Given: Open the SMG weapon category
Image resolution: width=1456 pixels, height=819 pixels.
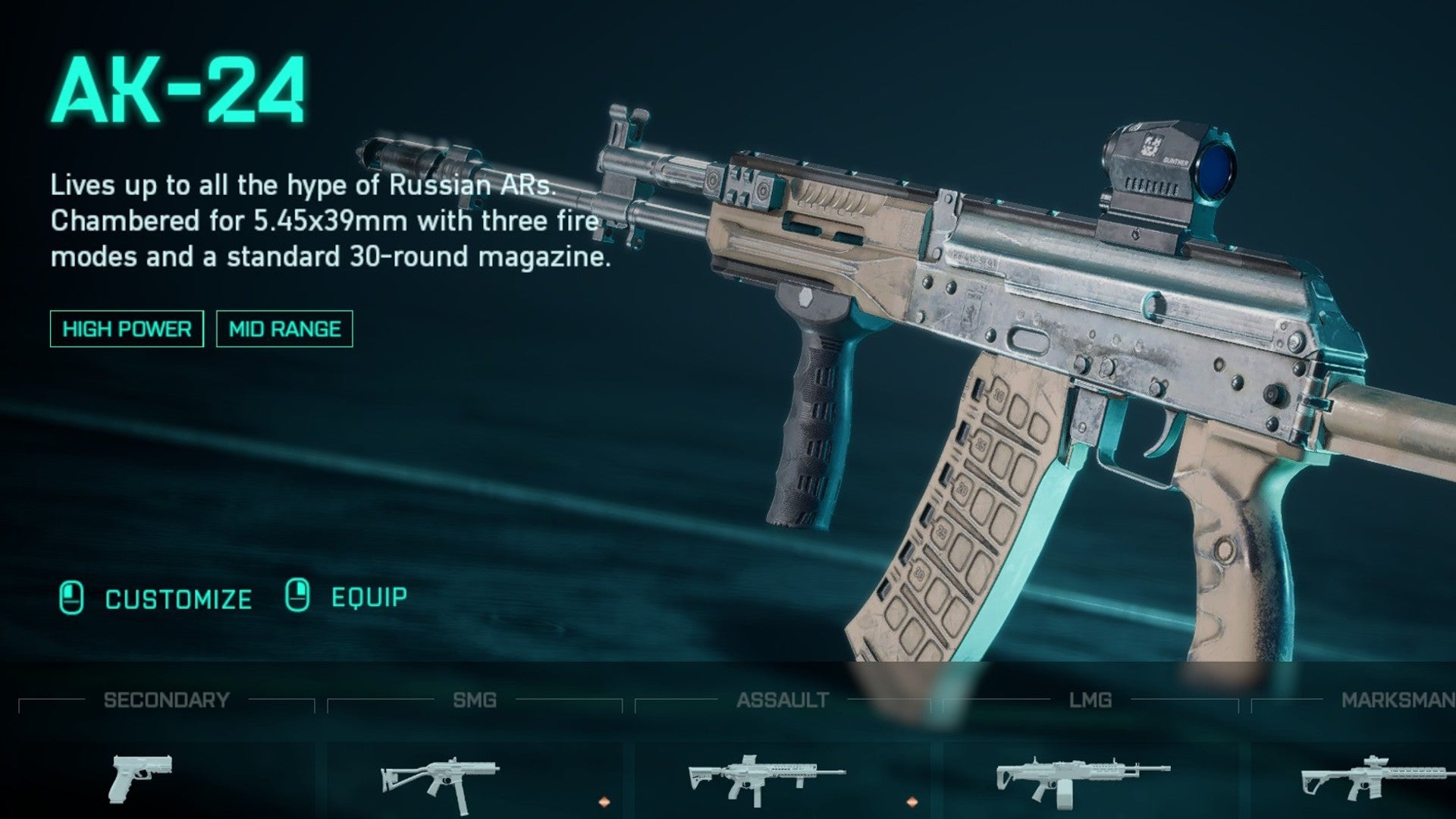Looking at the screenshot, I should (476, 700).
